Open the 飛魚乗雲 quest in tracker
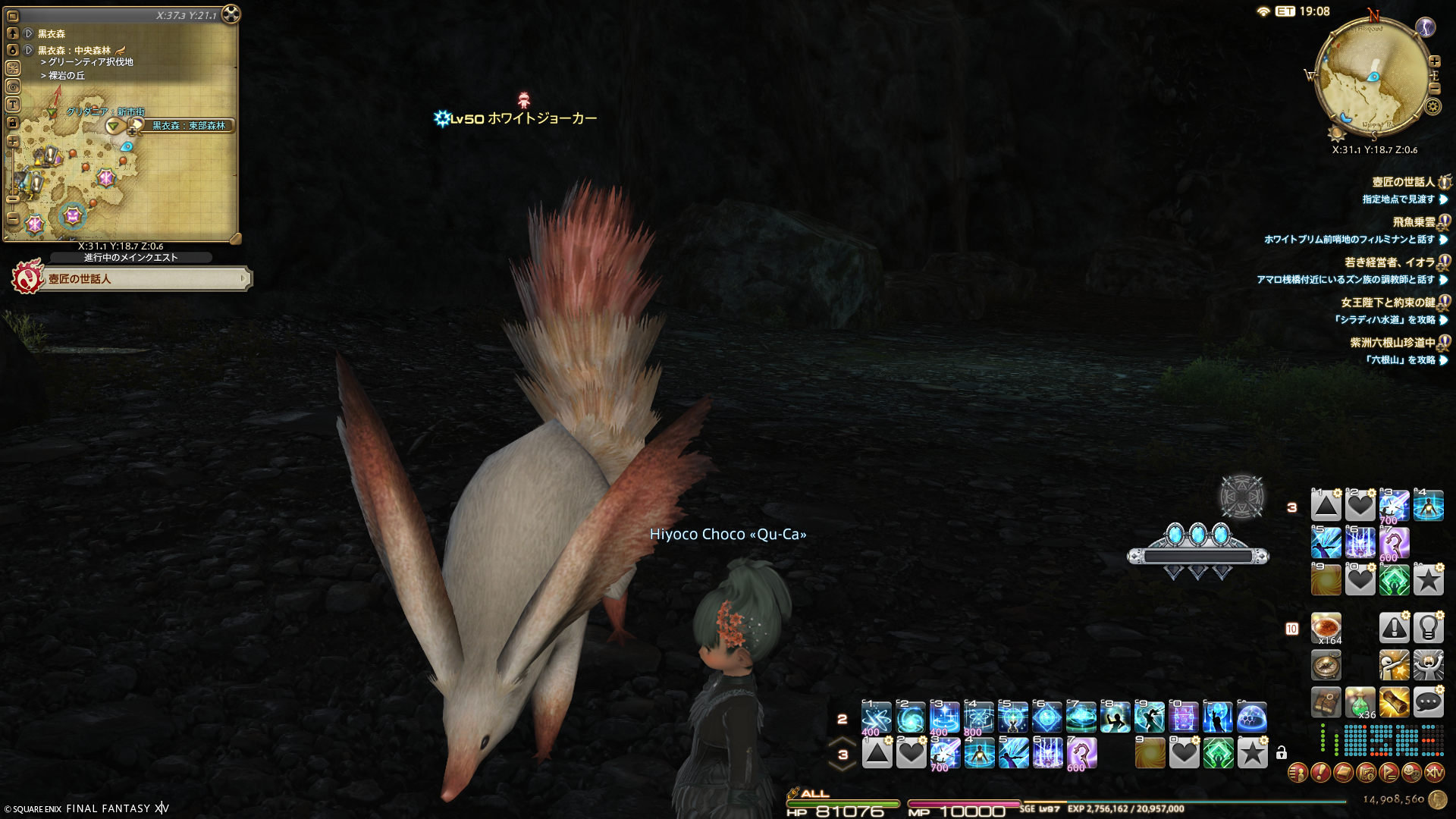The width and height of the screenshot is (1456, 819). click(x=1414, y=222)
